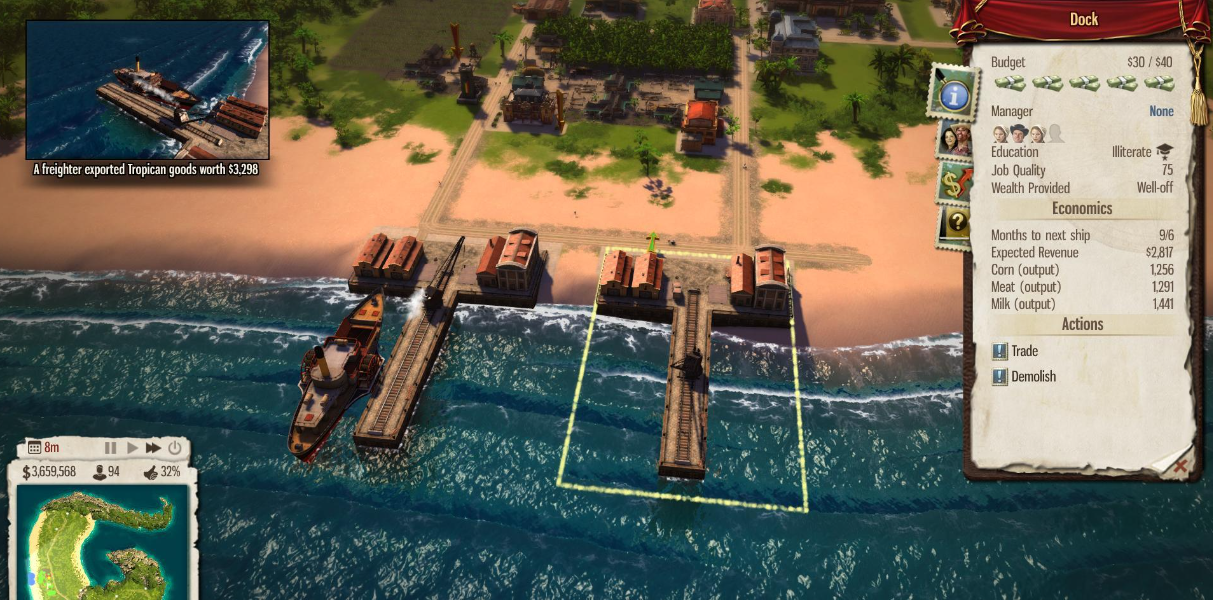The height and width of the screenshot is (600, 1213).
Task: Click the island minimap
Action: coord(104,542)
